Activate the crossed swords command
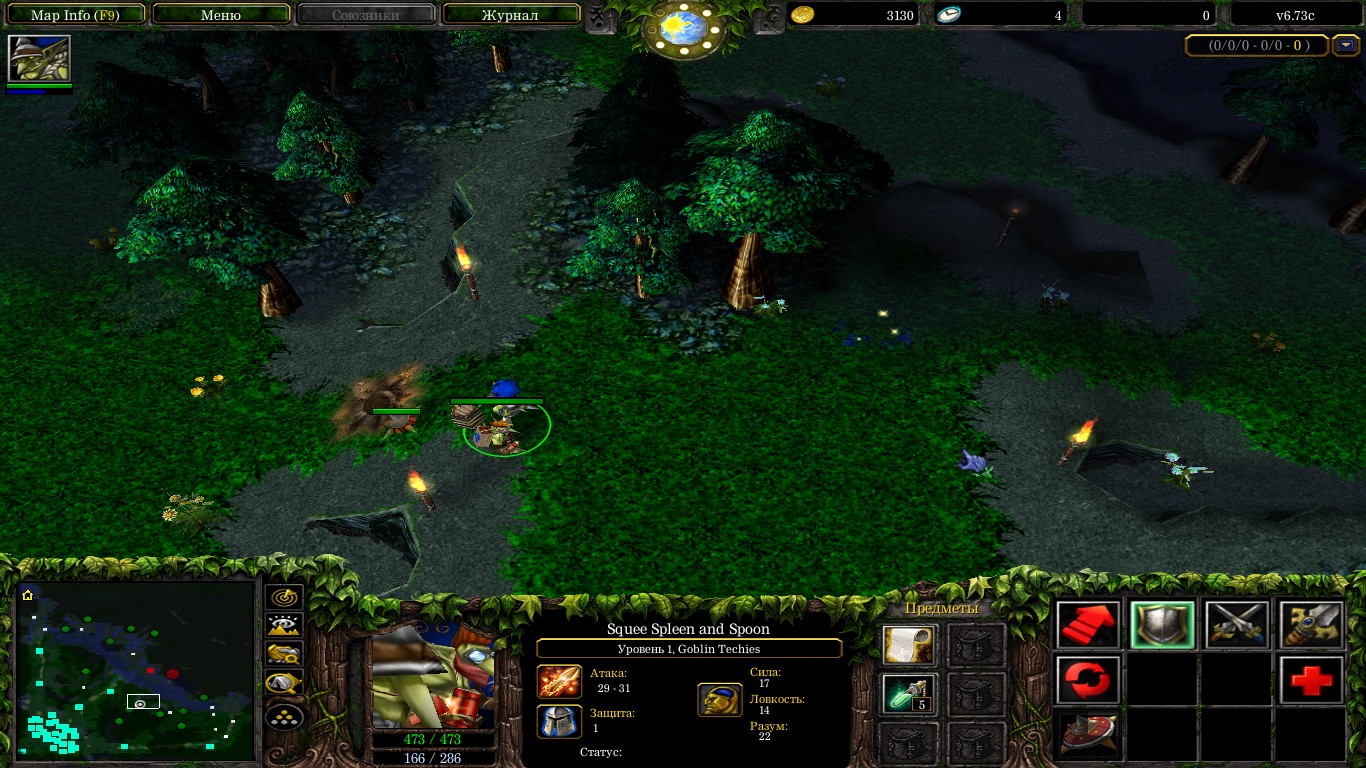The height and width of the screenshot is (768, 1366). [1236, 626]
